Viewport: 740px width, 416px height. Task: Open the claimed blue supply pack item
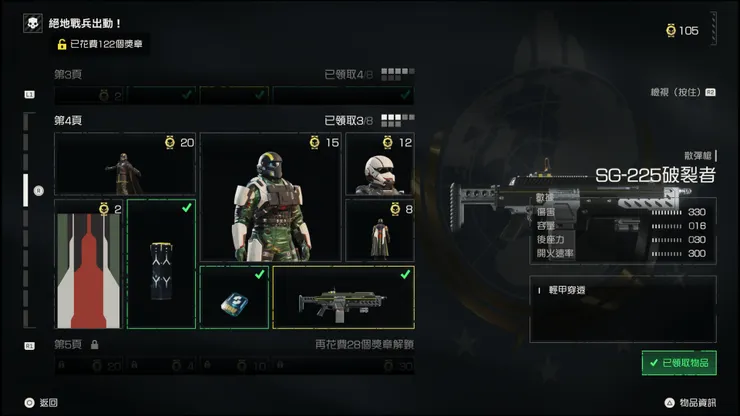tap(234, 297)
